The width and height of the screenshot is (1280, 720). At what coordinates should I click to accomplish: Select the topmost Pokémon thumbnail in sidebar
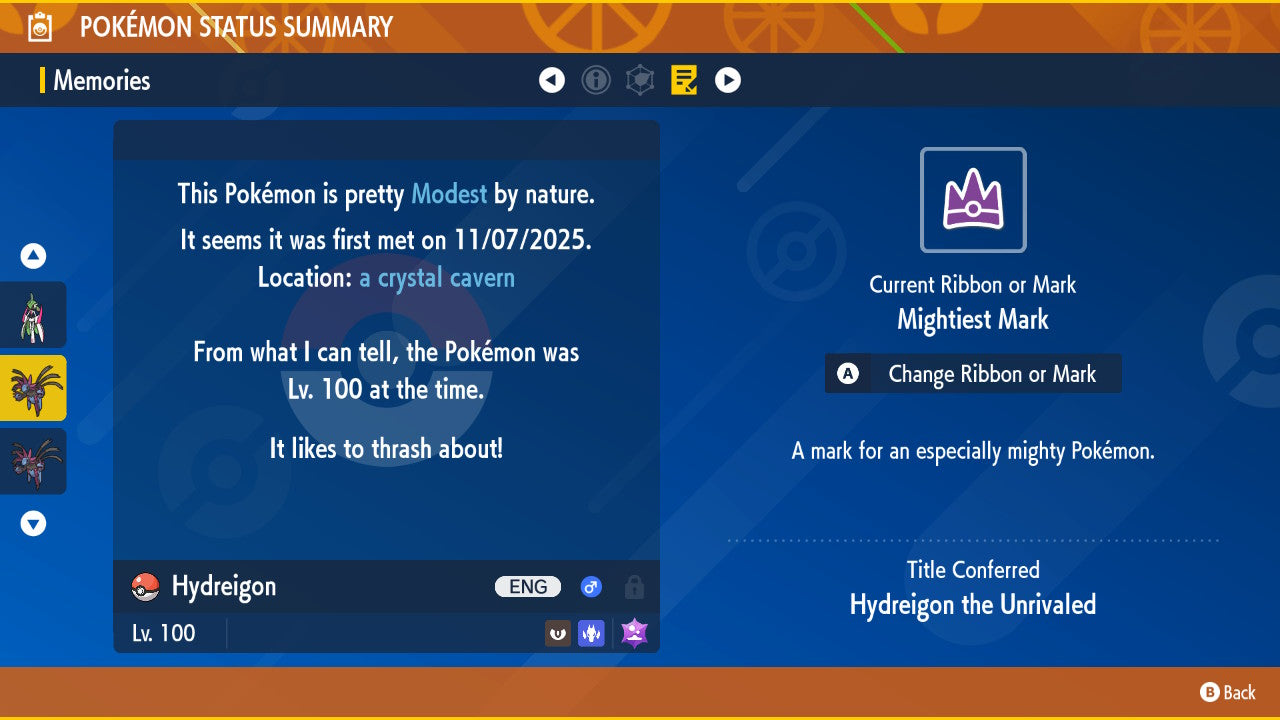click(34, 314)
